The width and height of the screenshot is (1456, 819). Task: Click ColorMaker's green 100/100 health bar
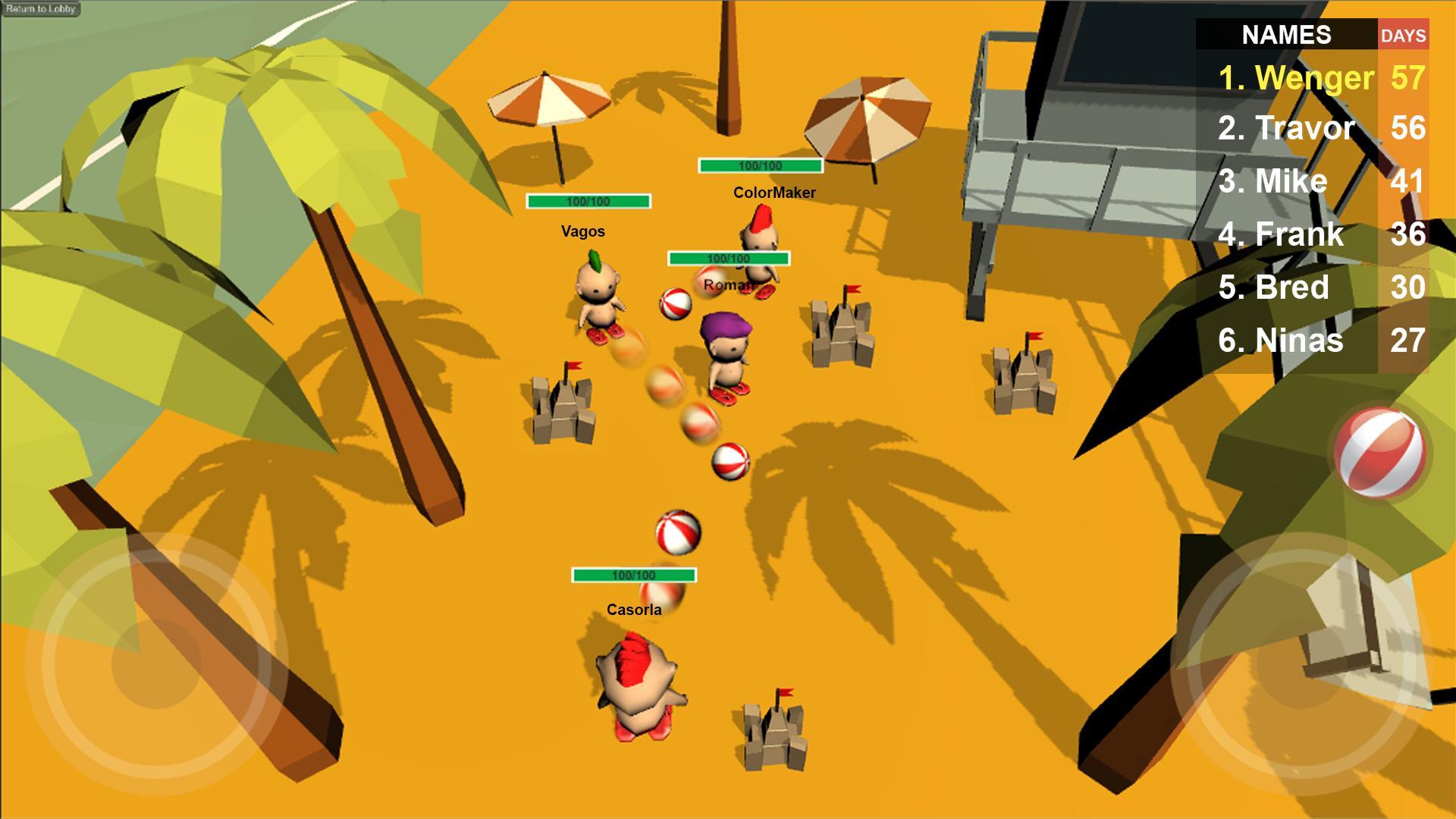[x=760, y=165]
